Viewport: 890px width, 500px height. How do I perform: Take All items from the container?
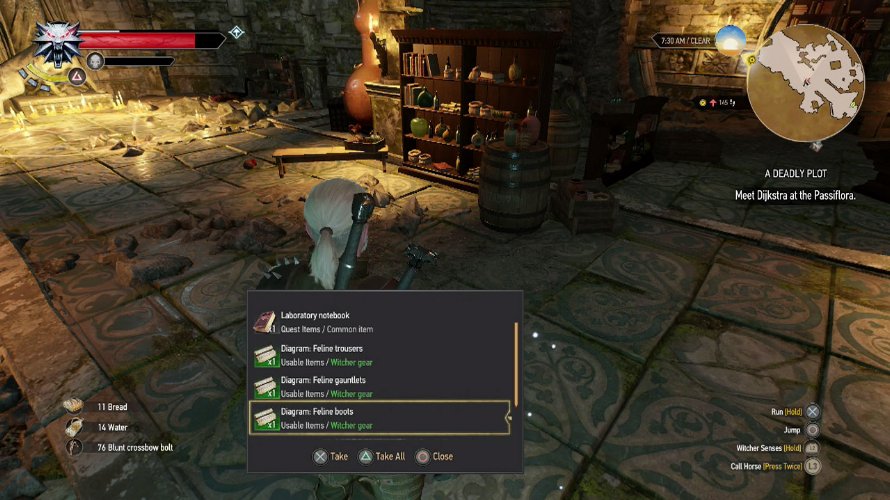pyautogui.click(x=381, y=456)
